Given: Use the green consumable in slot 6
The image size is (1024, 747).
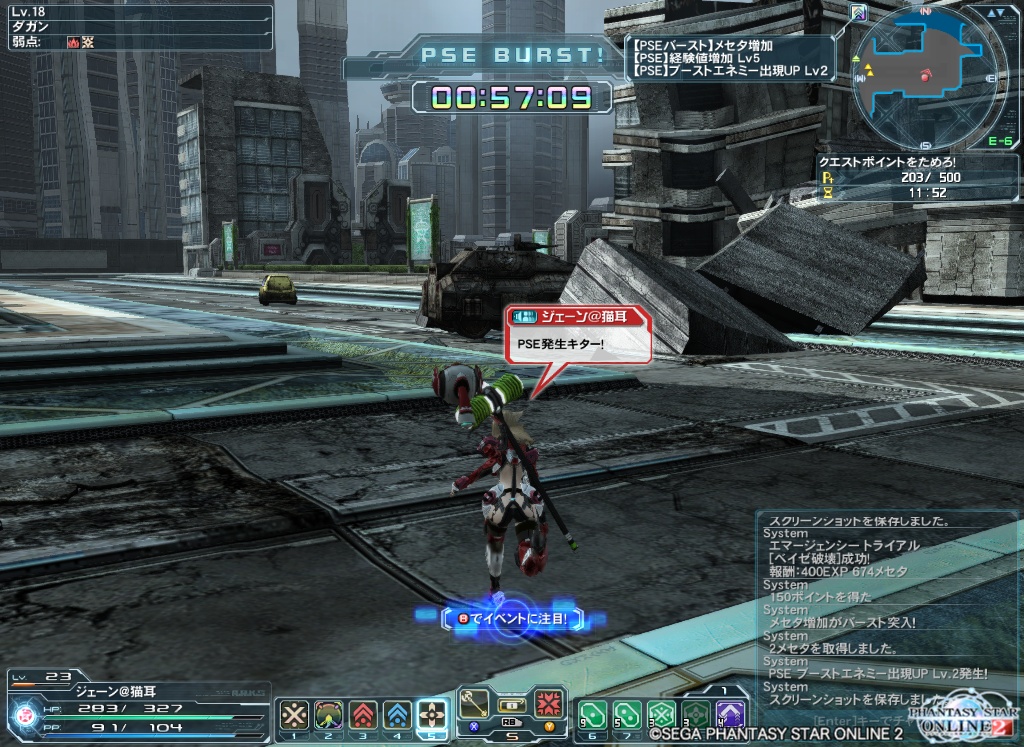Looking at the screenshot, I should point(593,714).
